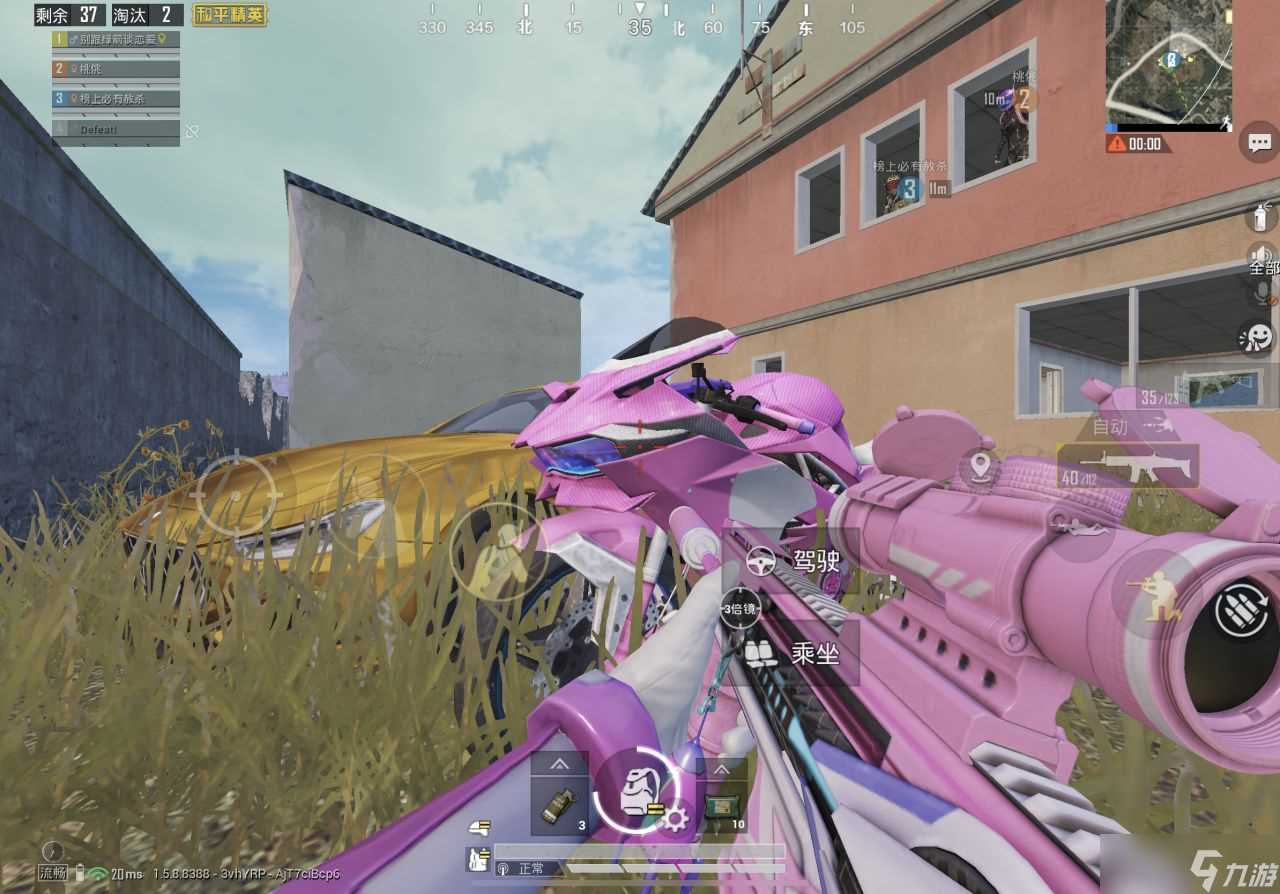
Task: Tap the reload ammo button
Action: point(1241,610)
